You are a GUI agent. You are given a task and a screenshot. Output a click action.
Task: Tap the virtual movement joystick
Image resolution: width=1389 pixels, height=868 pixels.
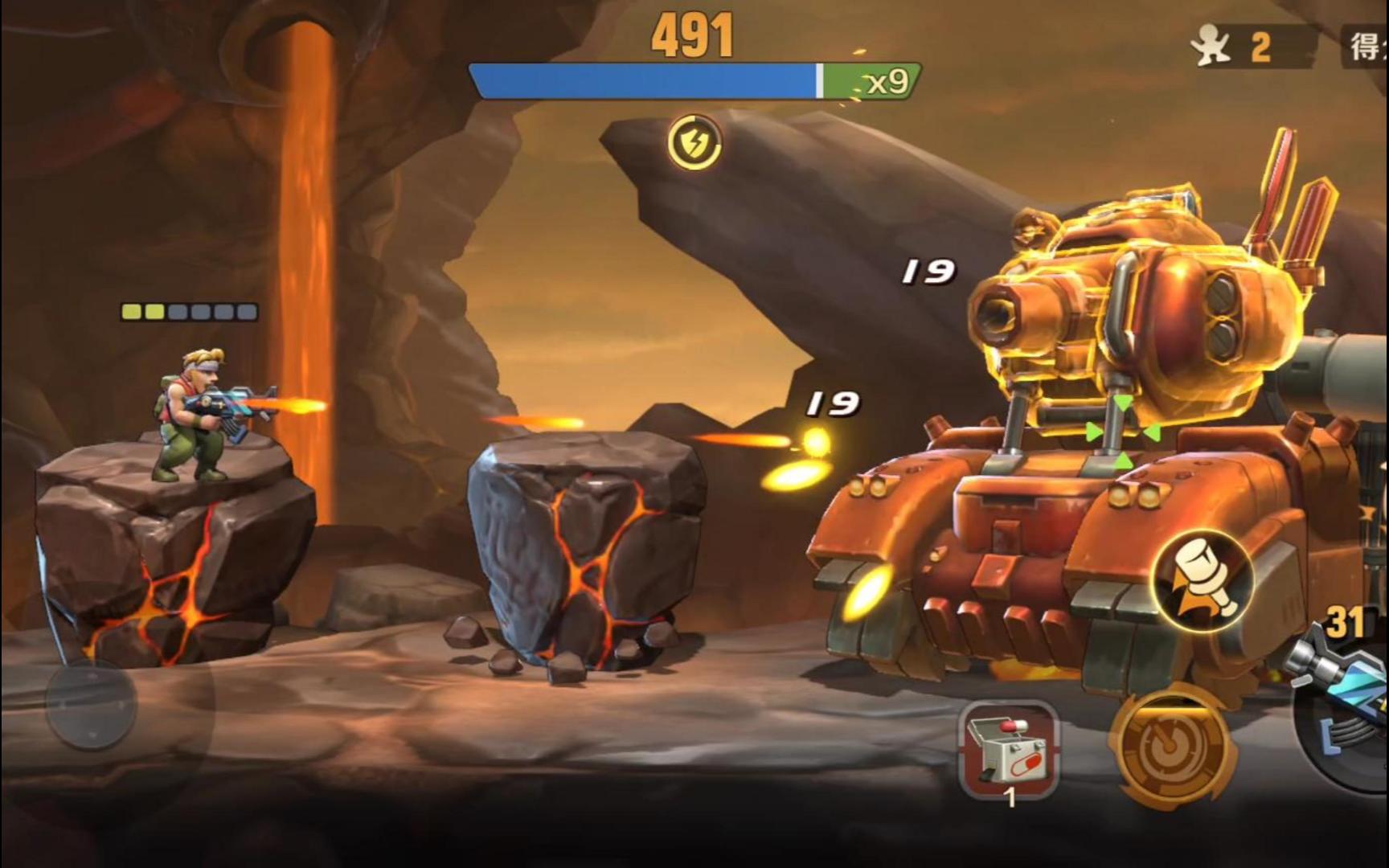tap(90, 703)
